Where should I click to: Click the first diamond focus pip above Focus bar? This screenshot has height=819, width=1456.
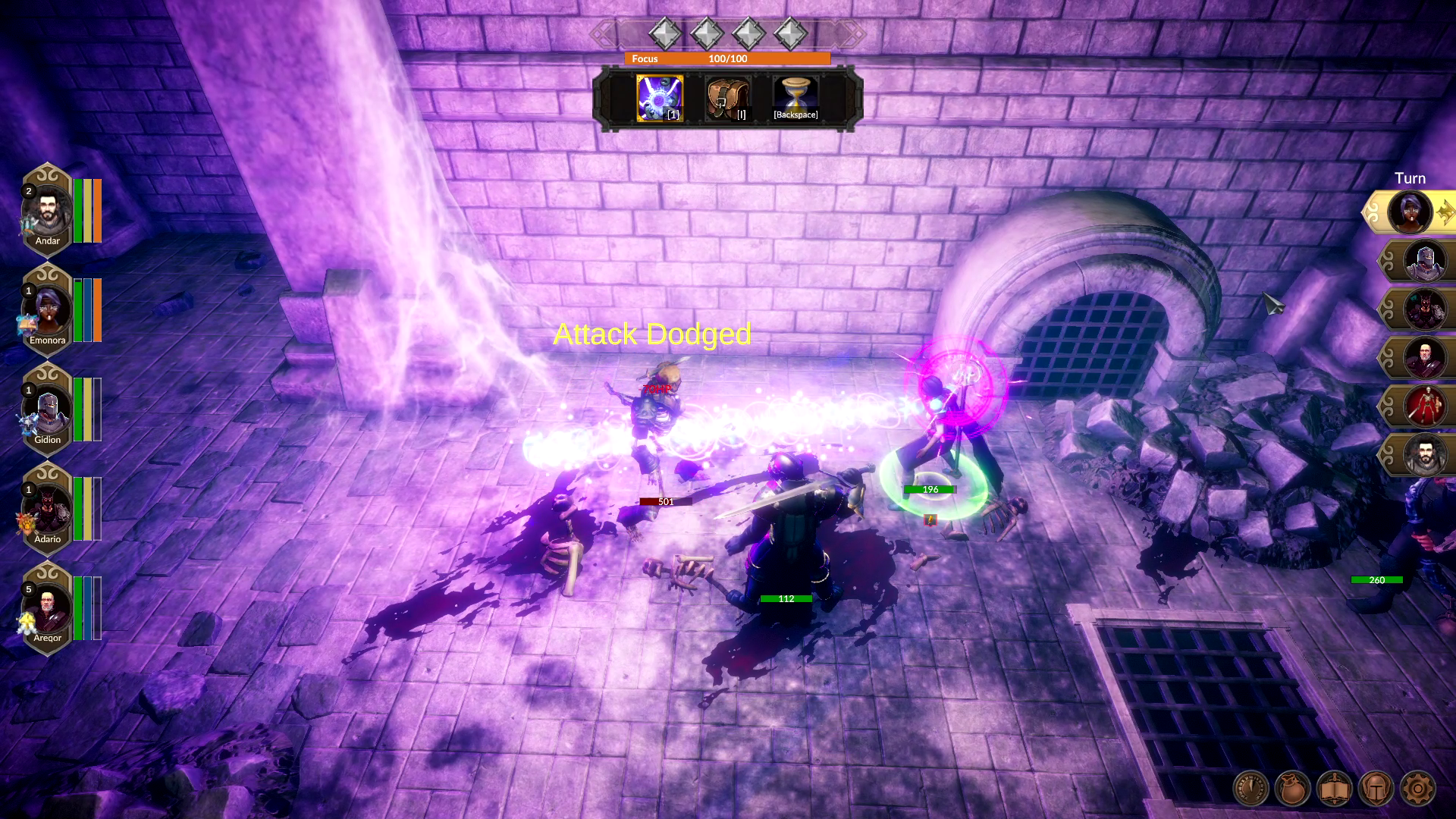(664, 33)
